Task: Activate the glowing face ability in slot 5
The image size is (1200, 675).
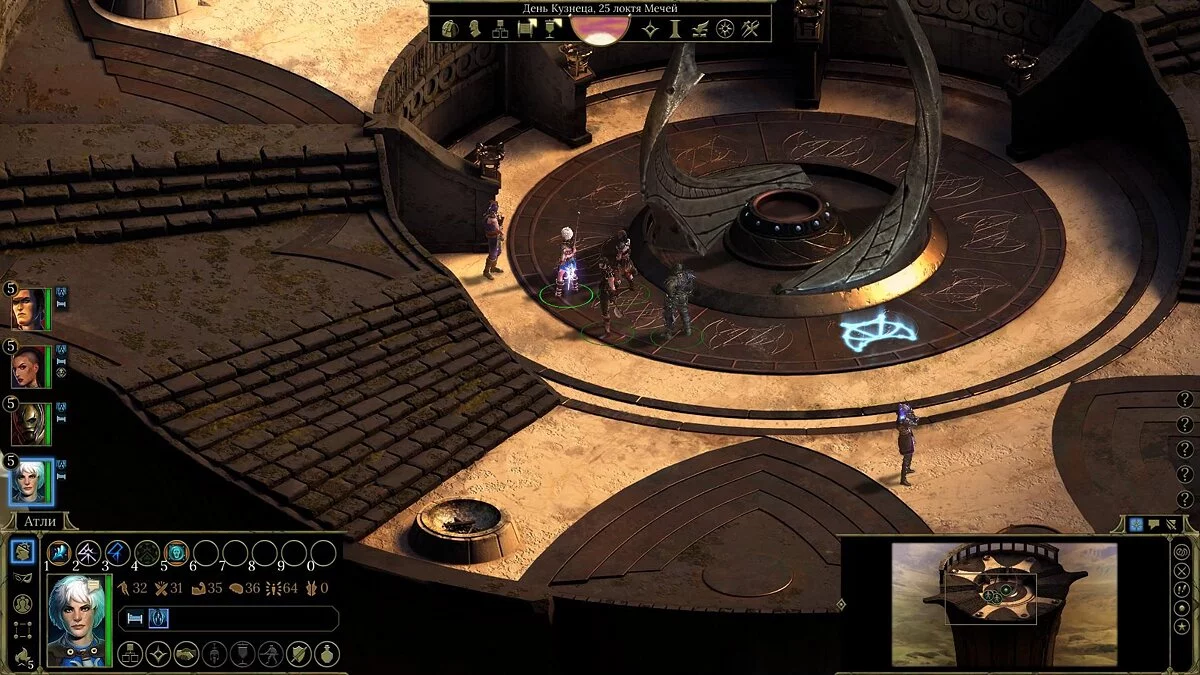Action: click(177, 552)
